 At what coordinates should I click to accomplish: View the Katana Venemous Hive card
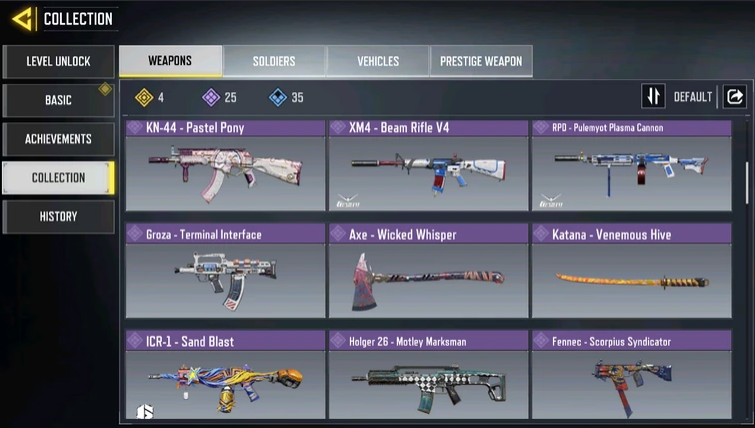(x=630, y=269)
